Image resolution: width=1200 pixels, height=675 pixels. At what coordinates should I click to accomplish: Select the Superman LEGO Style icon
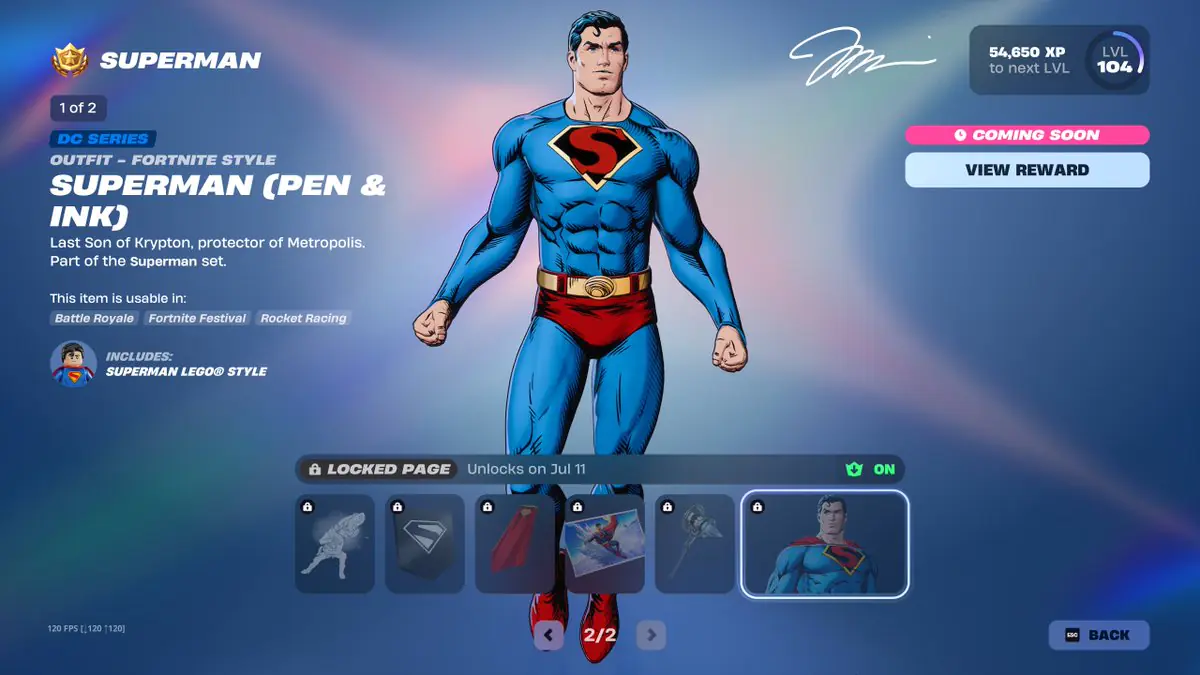click(x=73, y=364)
